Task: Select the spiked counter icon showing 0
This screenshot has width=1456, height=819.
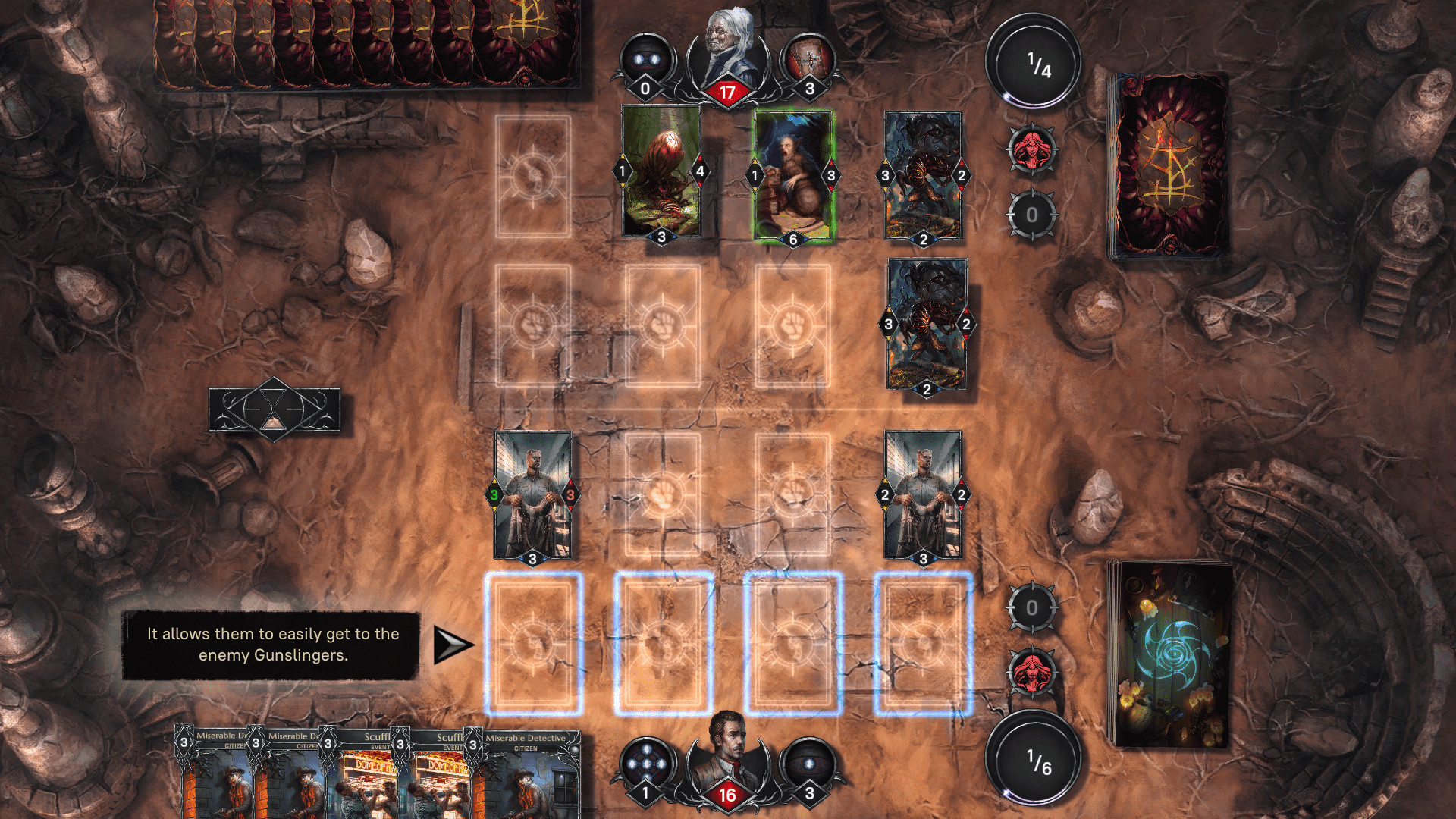Action: tap(1031, 215)
